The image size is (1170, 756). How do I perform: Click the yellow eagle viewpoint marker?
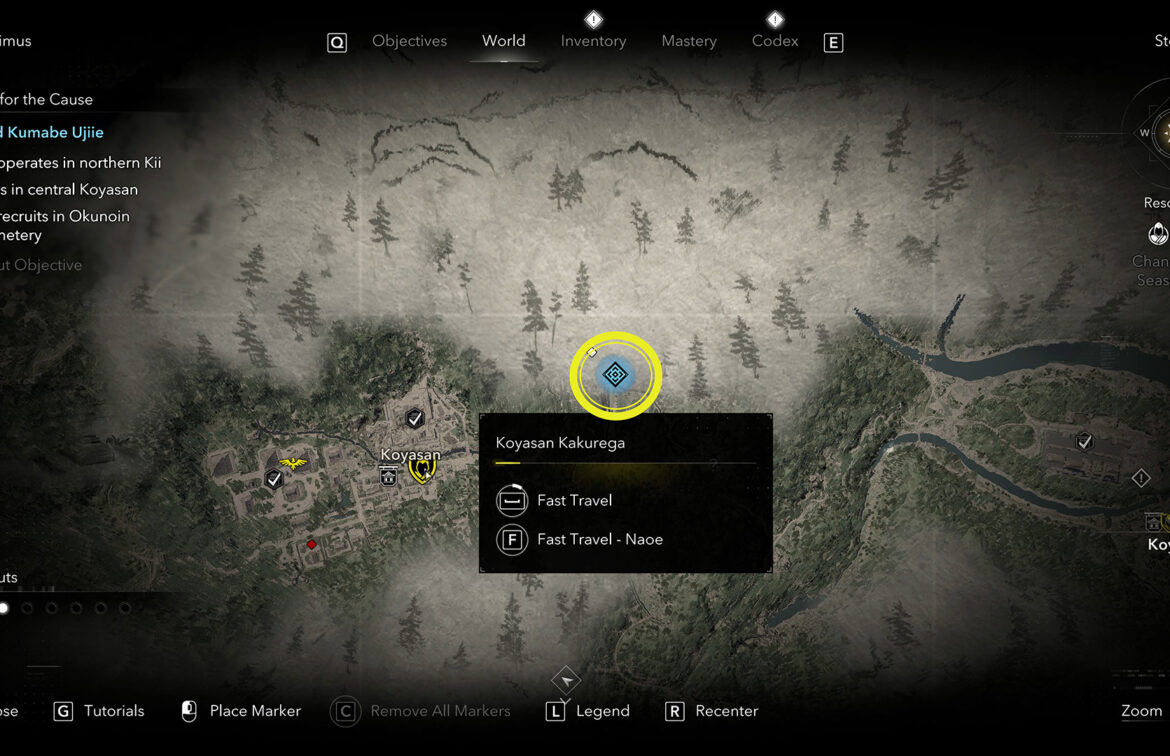tap(293, 463)
